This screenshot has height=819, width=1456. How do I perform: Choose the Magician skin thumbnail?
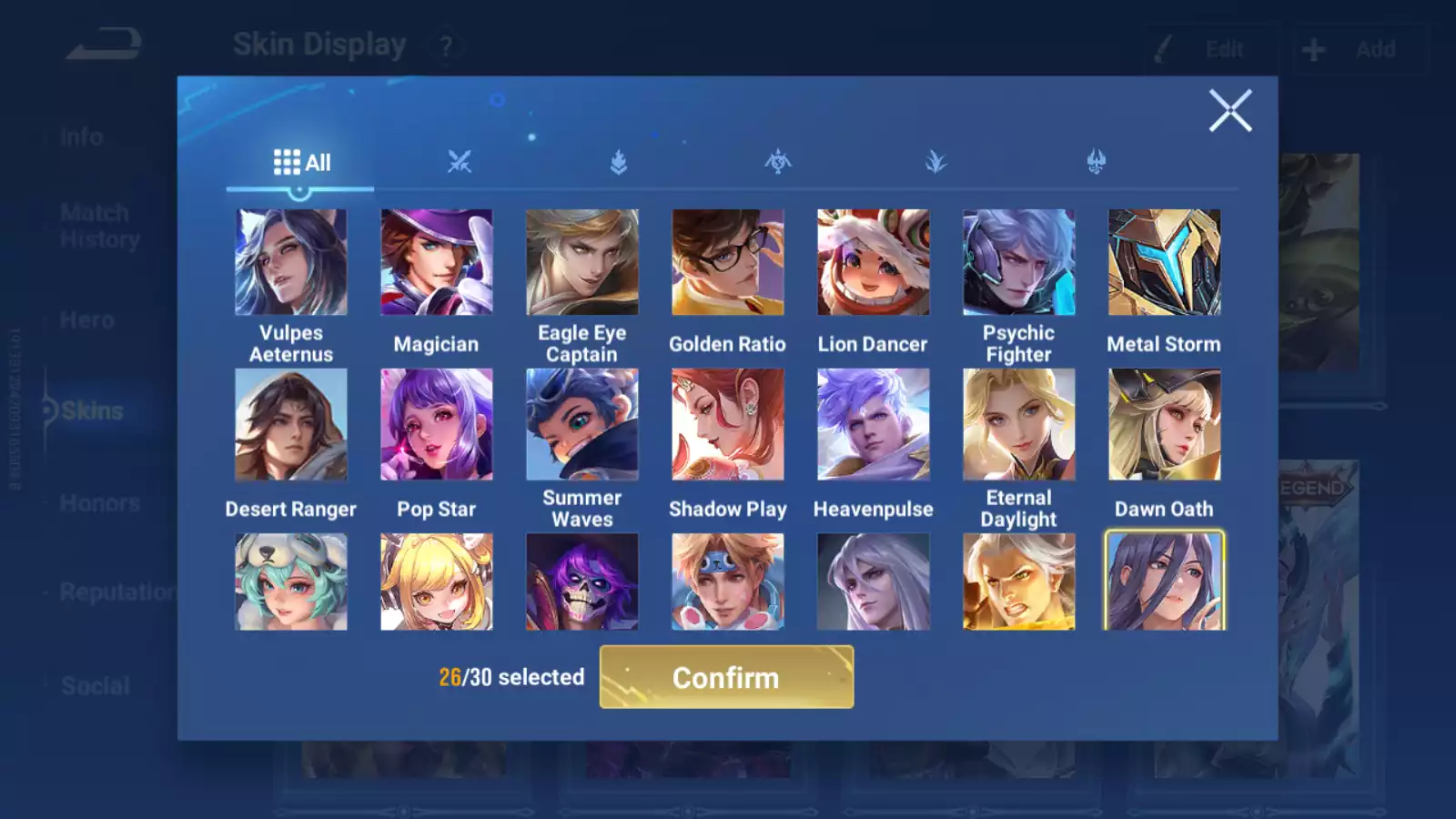(437, 262)
